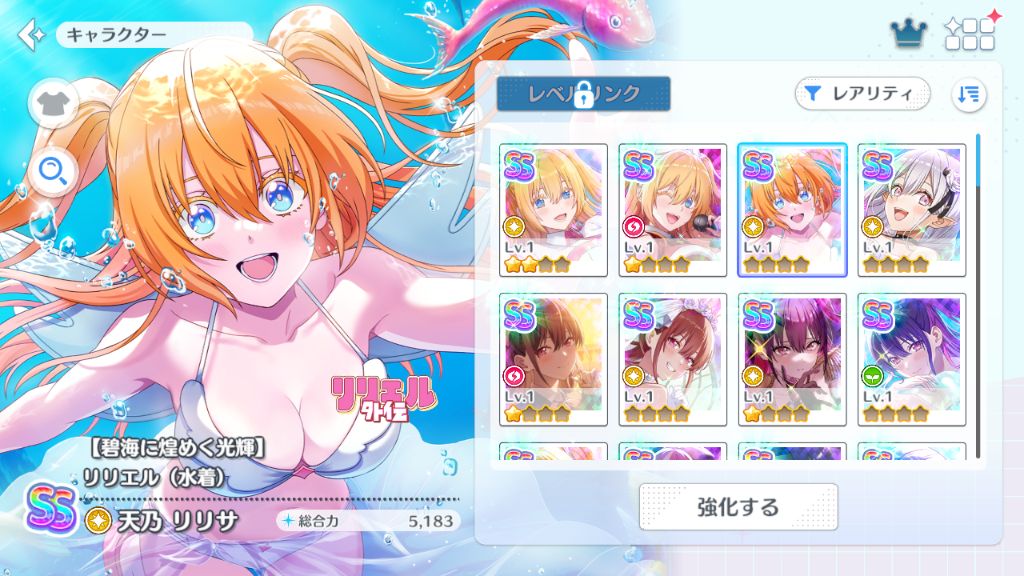Choose the bridal veil character card

tap(673, 360)
